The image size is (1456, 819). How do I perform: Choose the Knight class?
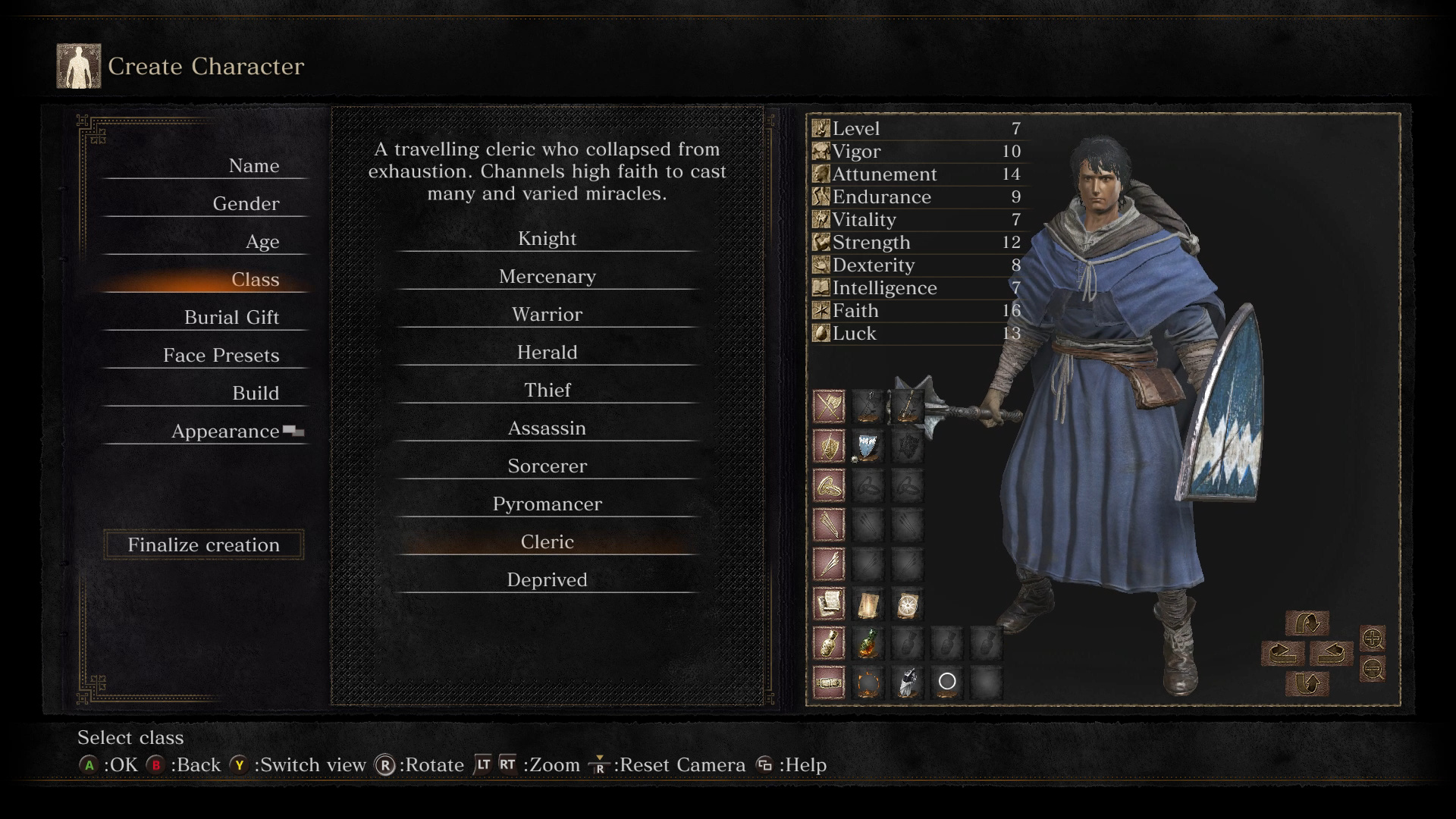547,239
